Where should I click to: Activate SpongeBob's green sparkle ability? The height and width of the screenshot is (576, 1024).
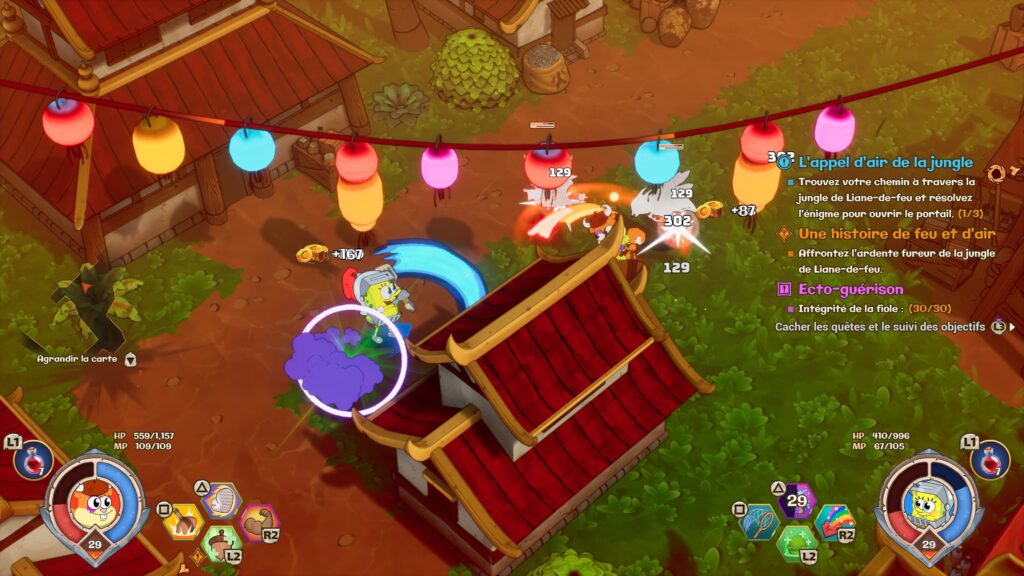[797, 544]
